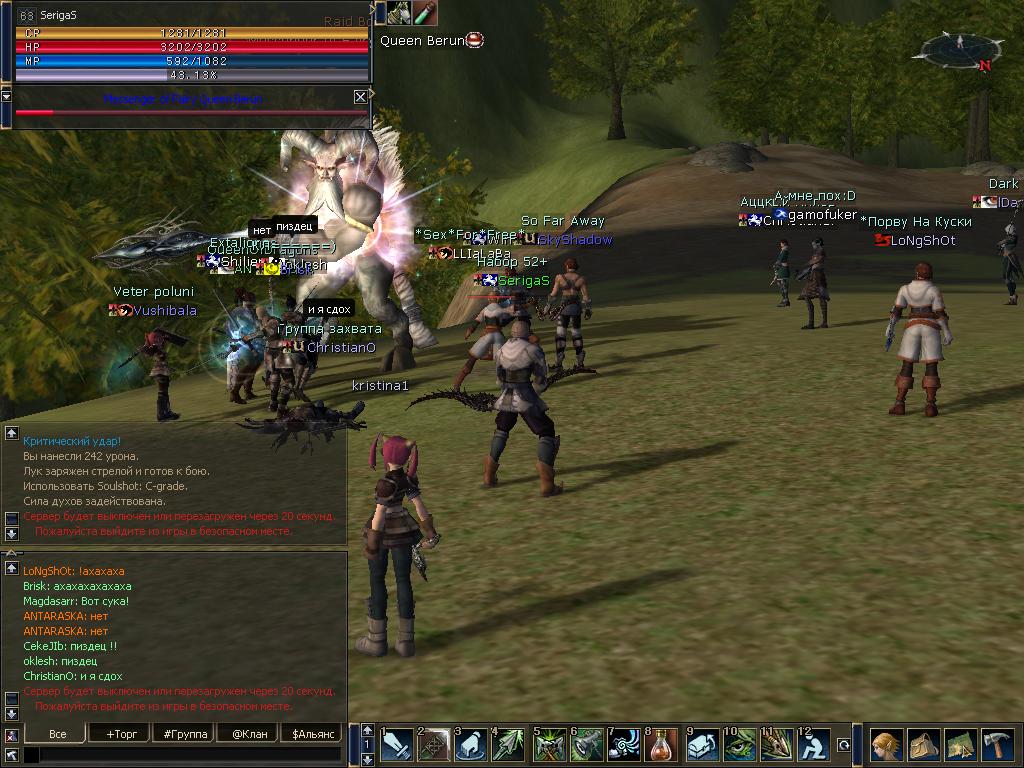Close the target window with the X button

coord(360,97)
